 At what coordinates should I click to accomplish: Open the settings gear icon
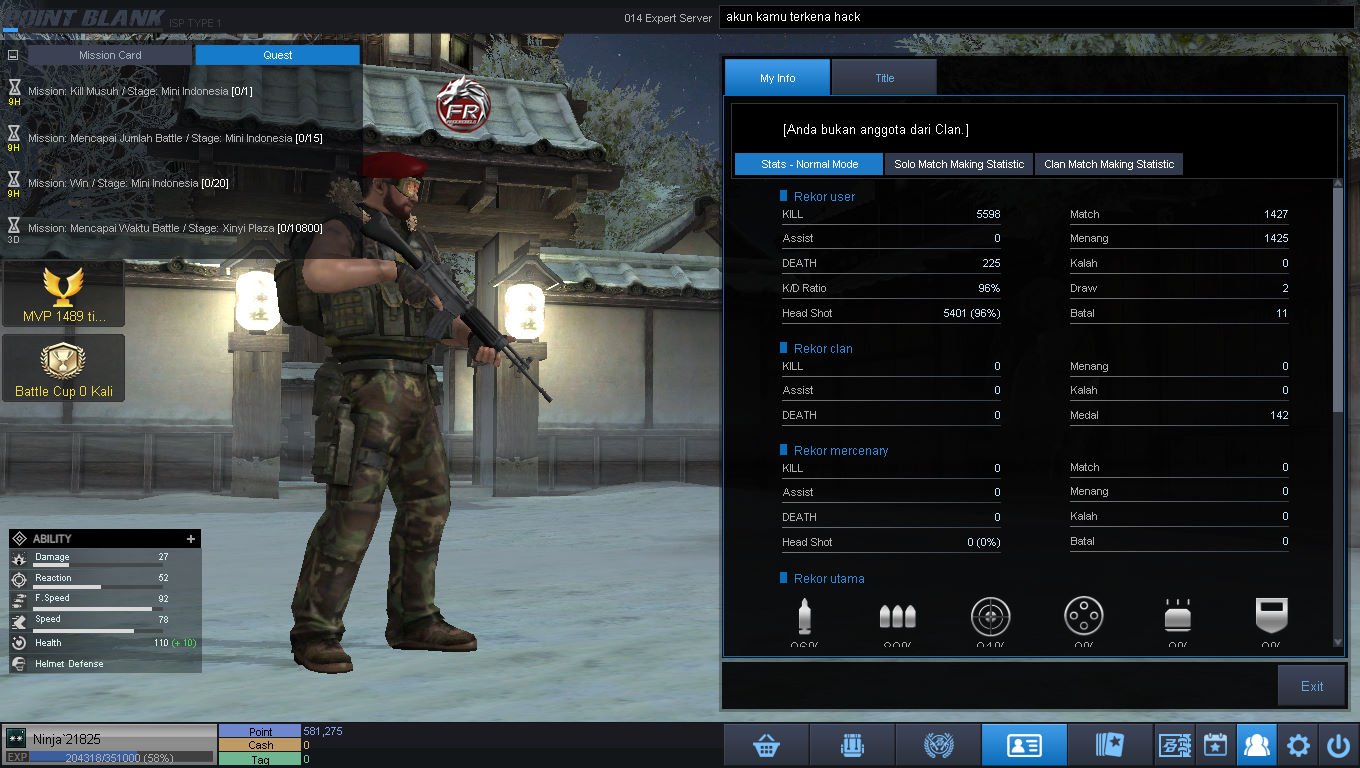tap(1298, 745)
